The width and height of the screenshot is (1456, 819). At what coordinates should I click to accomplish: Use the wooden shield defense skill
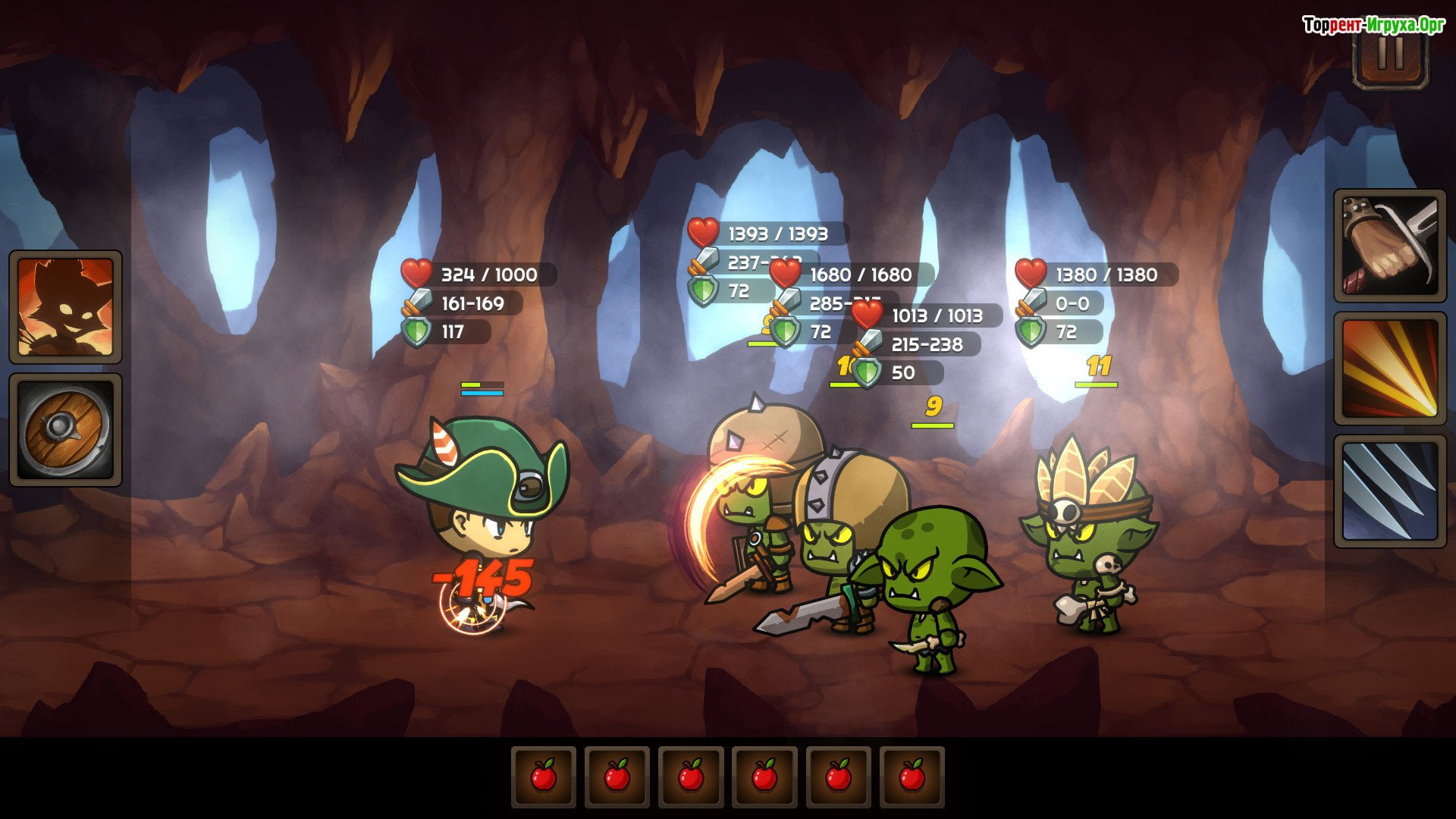click(65, 430)
